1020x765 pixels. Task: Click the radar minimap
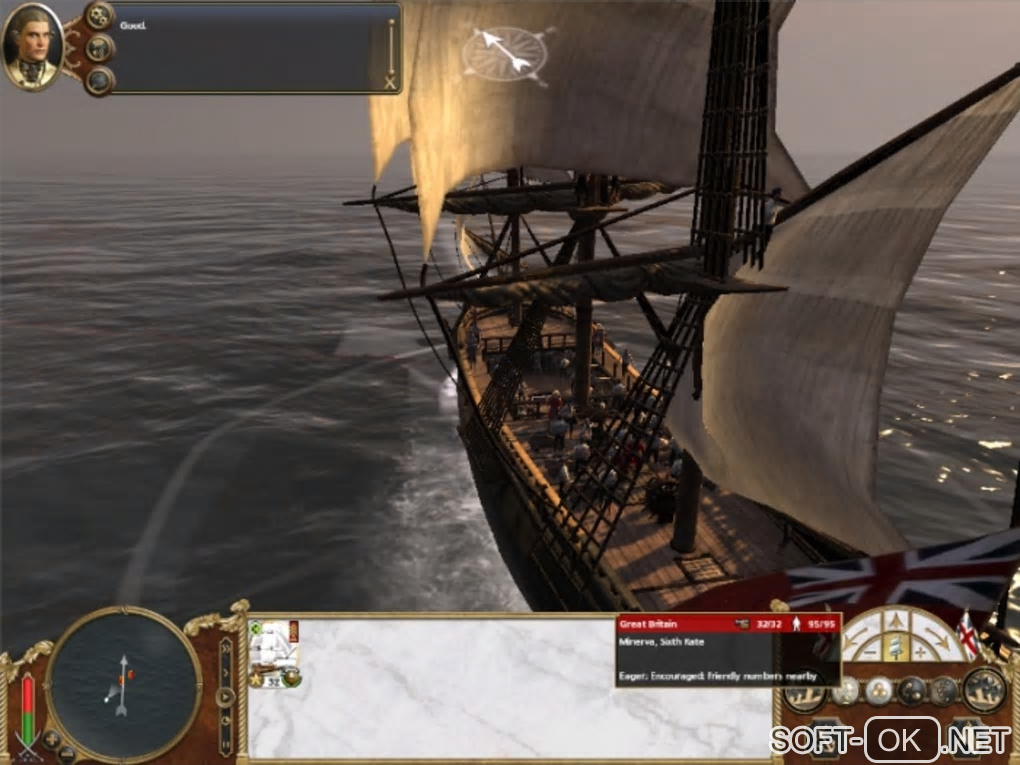(123, 683)
